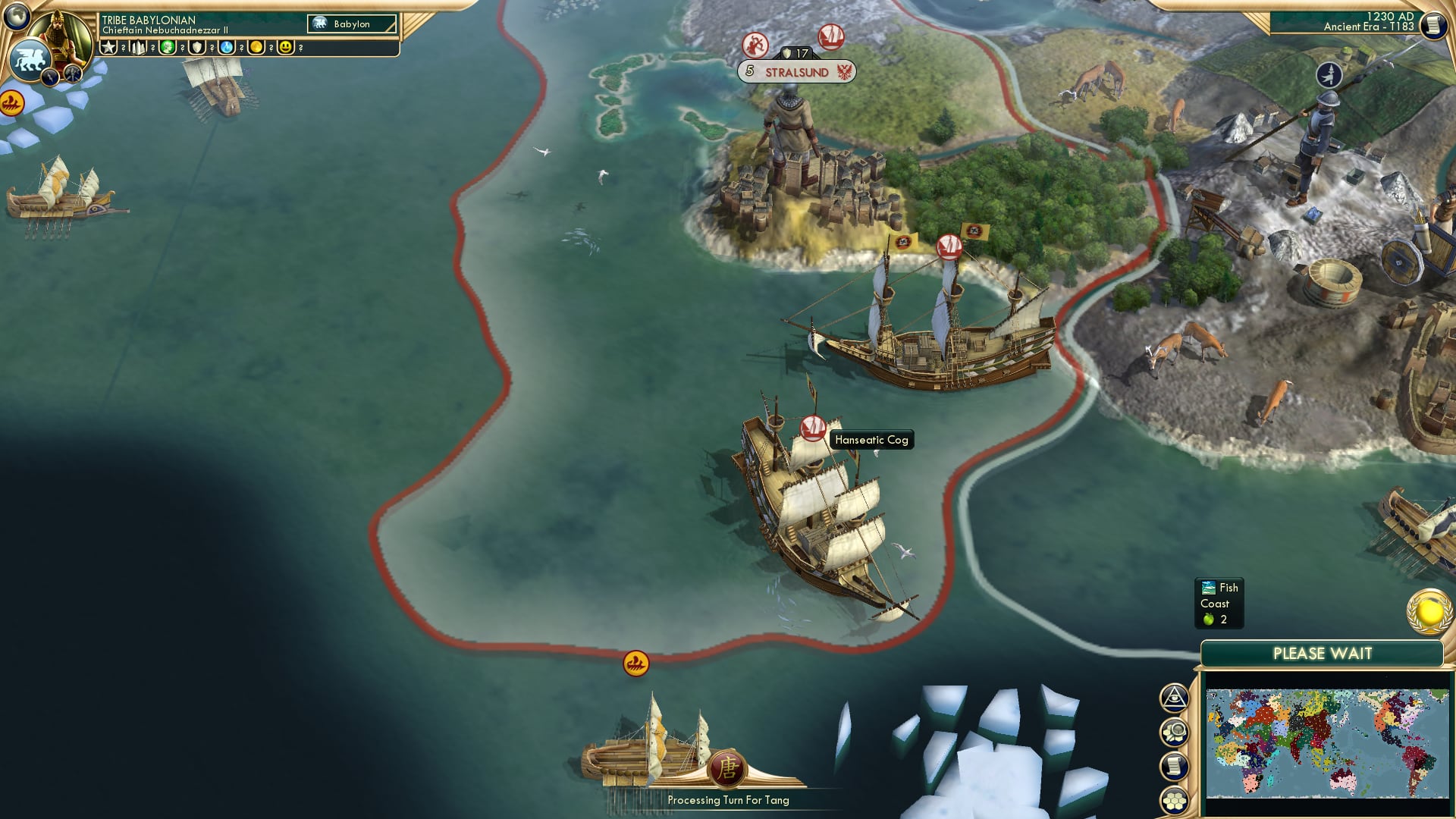
Task: Open the scroll menu by turn counter
Action: 1433,25
